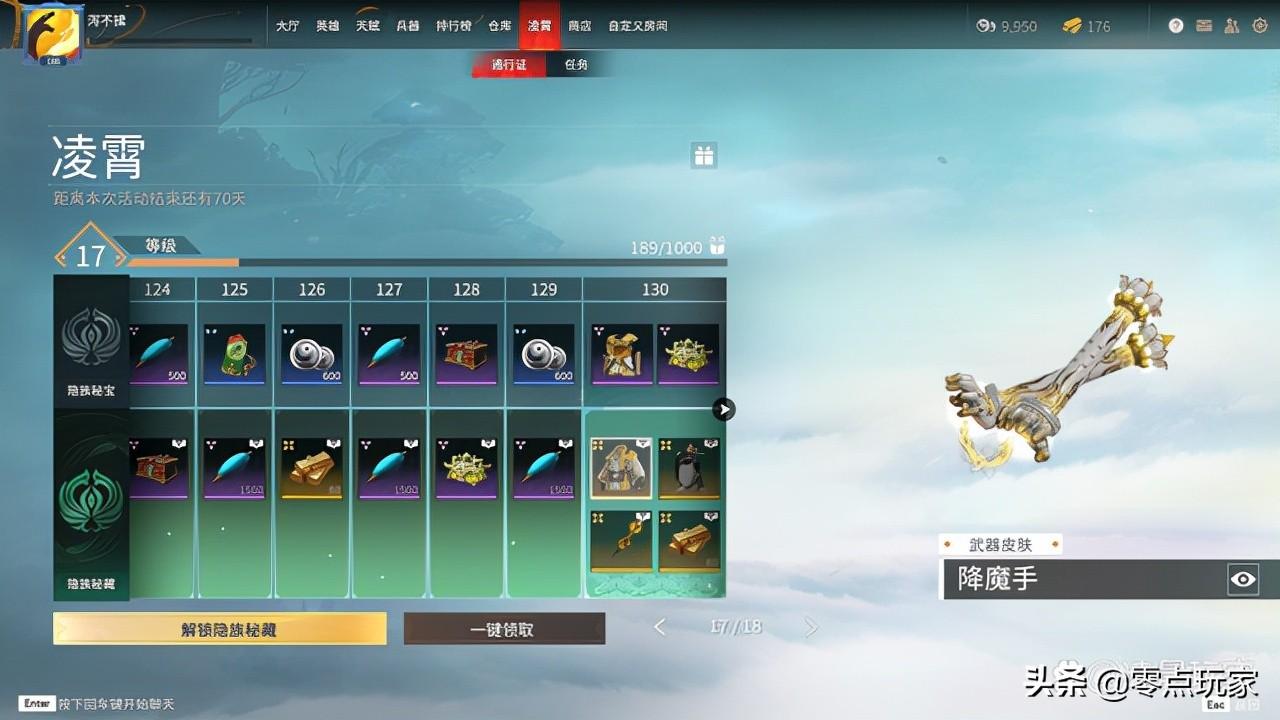Click the round arrow to show next levels
1280x720 pixels.
[724, 409]
